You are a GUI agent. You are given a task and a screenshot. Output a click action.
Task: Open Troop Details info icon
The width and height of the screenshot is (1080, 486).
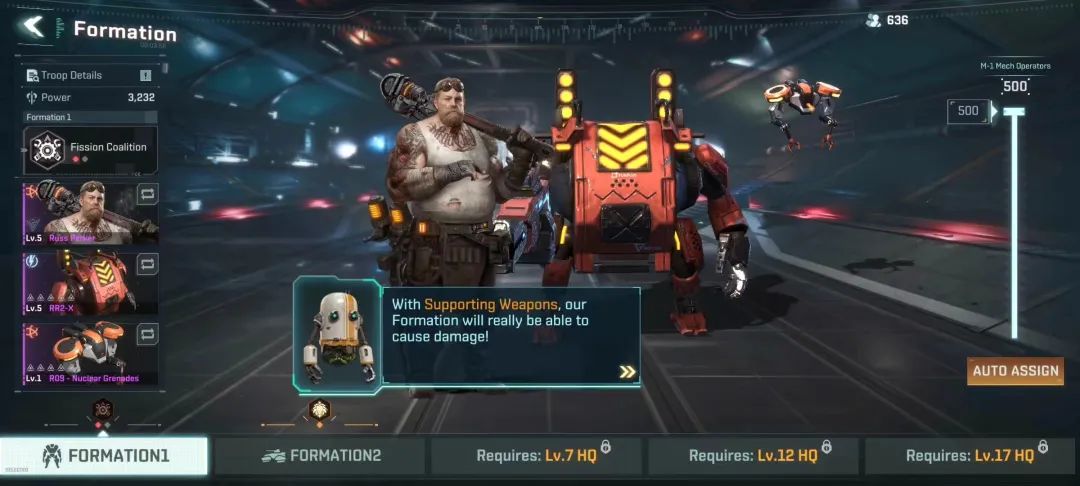145,75
